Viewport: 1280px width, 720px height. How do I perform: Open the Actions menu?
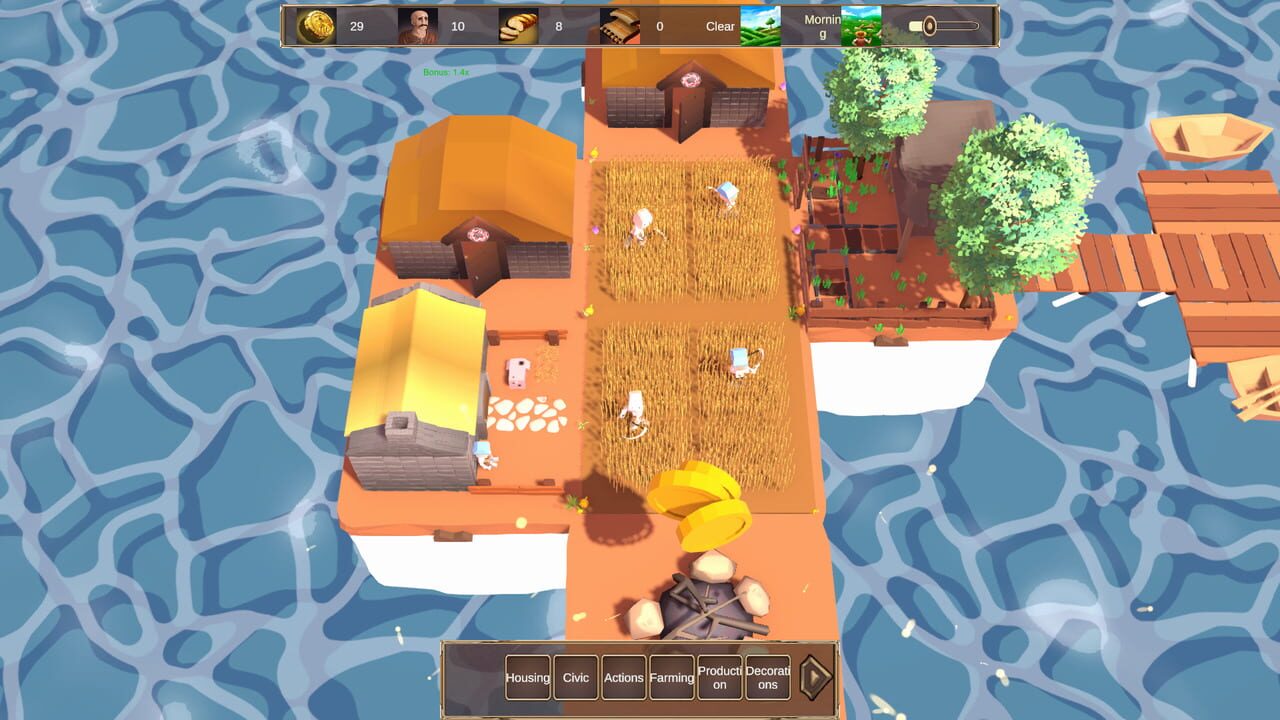pyautogui.click(x=623, y=677)
